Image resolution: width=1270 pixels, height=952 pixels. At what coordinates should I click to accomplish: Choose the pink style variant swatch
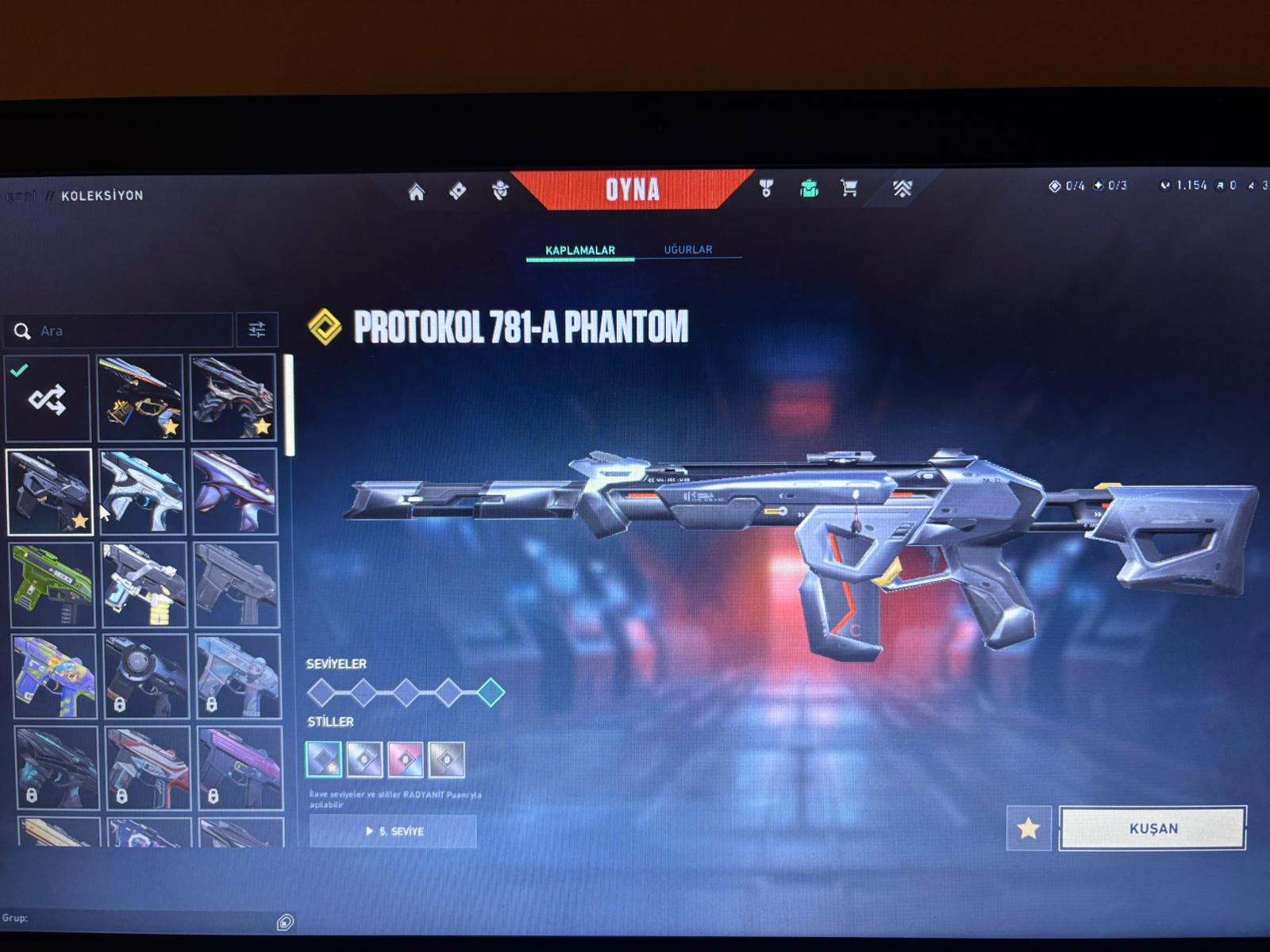coord(405,759)
